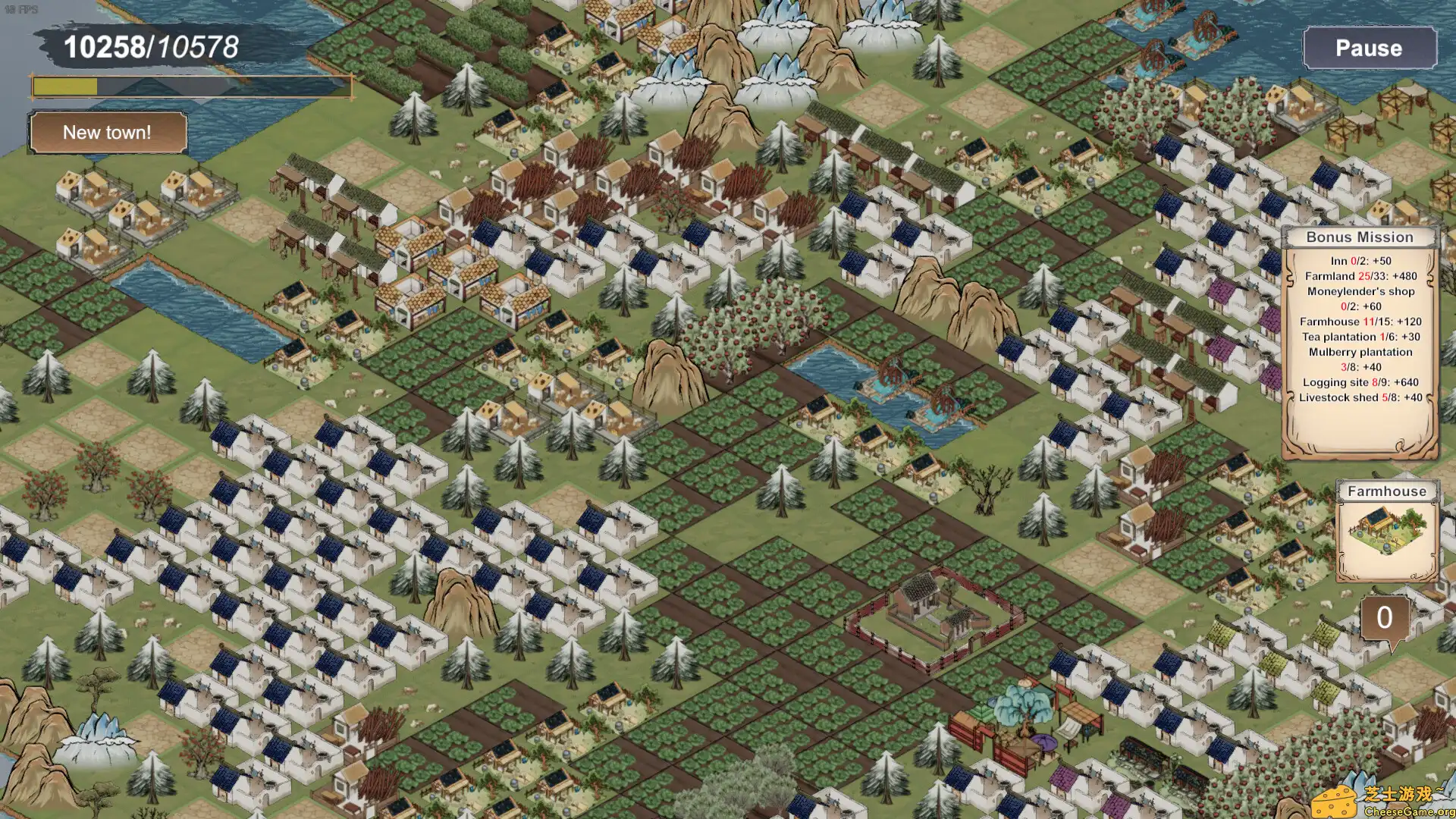
Task: Click the New town! notification banner
Action: pos(108,133)
